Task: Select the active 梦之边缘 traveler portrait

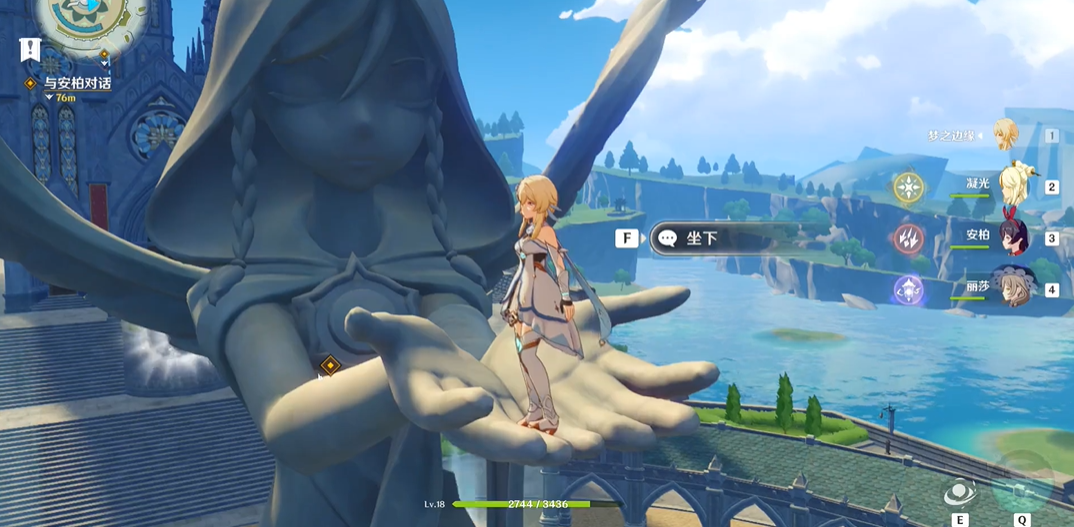Action: [1005, 134]
